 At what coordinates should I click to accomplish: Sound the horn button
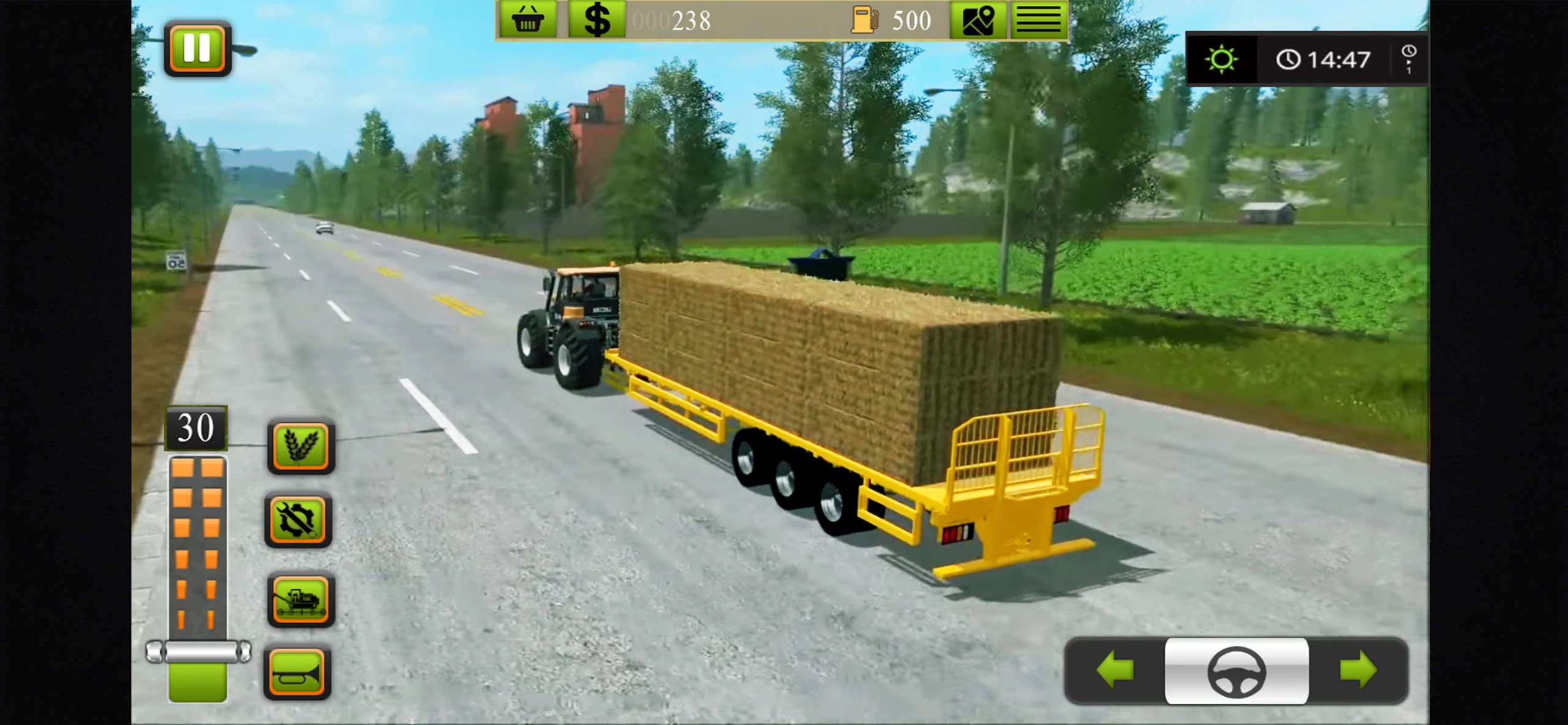pyautogui.click(x=298, y=674)
